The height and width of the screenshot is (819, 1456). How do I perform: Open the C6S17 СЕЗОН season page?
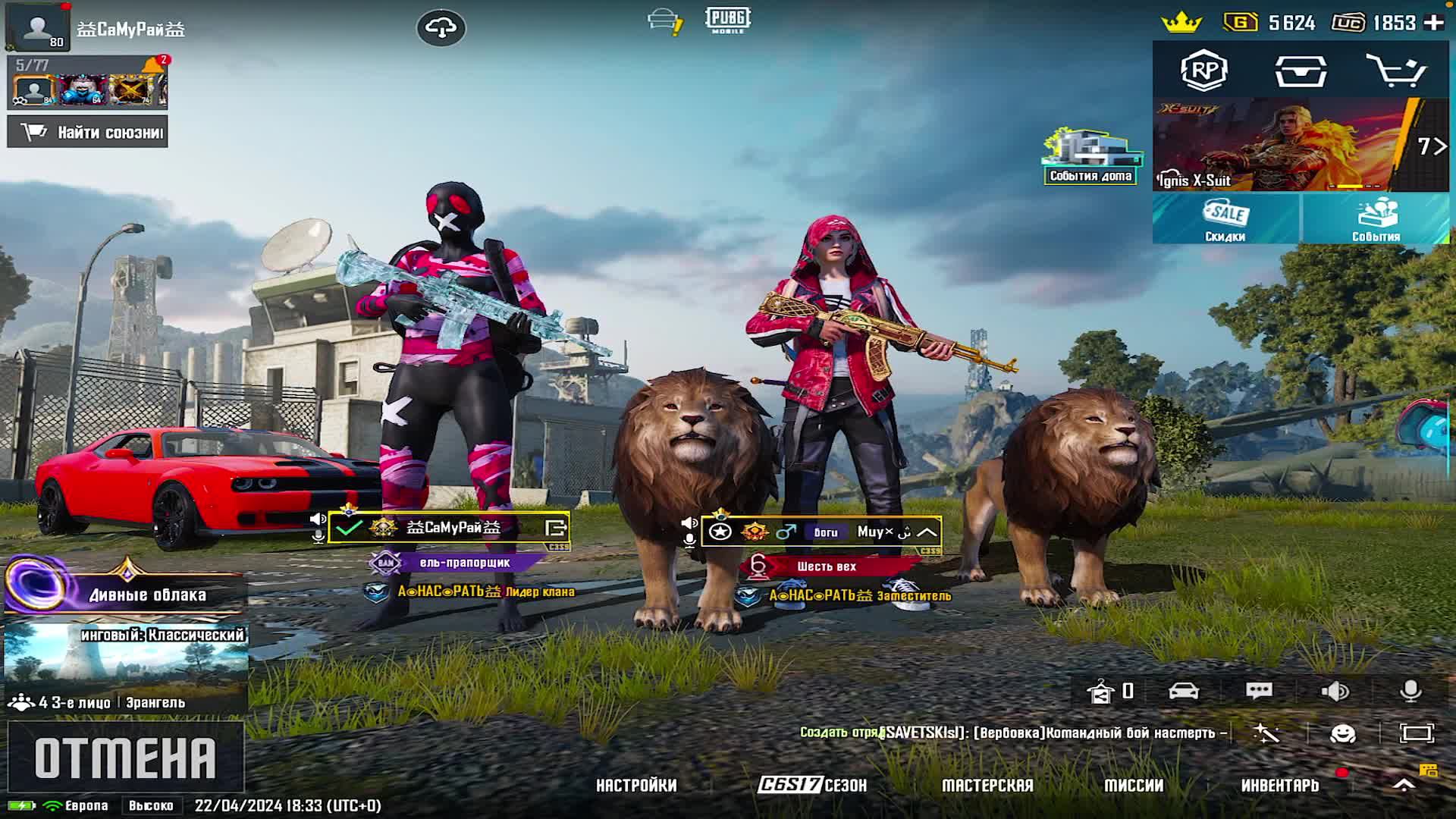point(812,786)
